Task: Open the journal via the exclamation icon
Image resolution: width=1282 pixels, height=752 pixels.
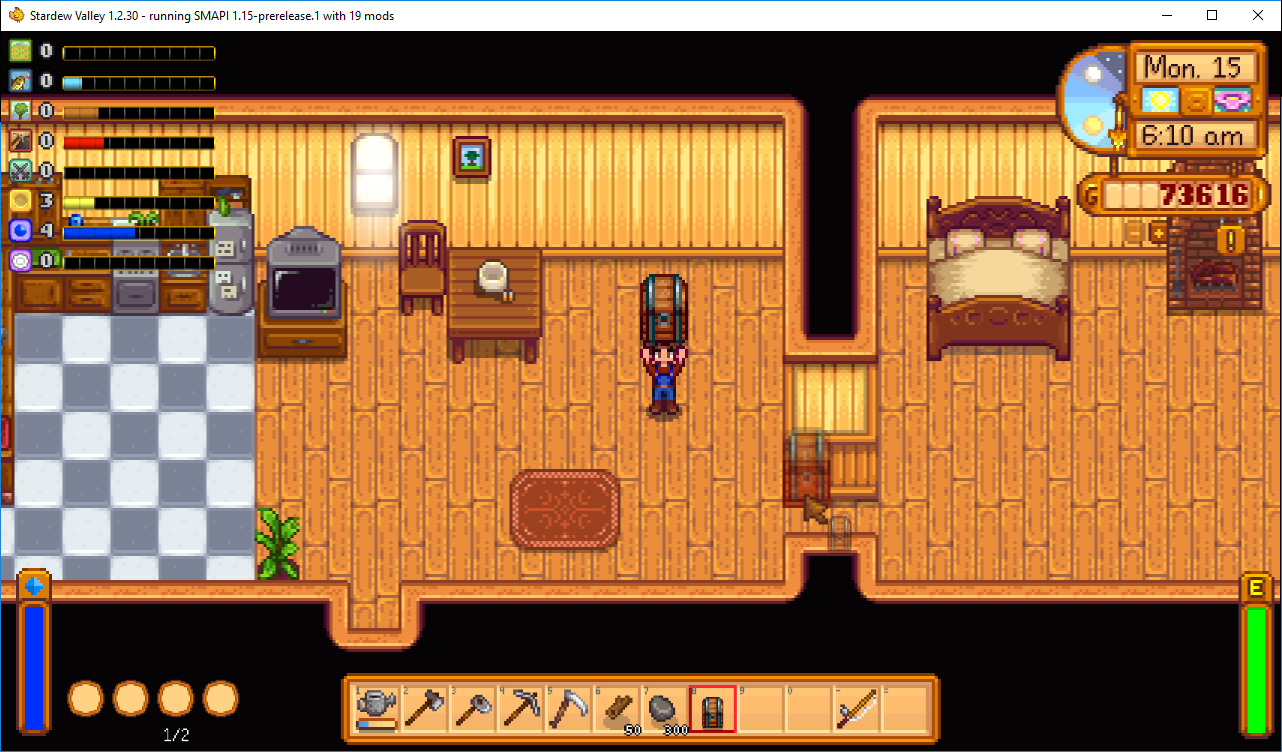Action: [x=1230, y=240]
